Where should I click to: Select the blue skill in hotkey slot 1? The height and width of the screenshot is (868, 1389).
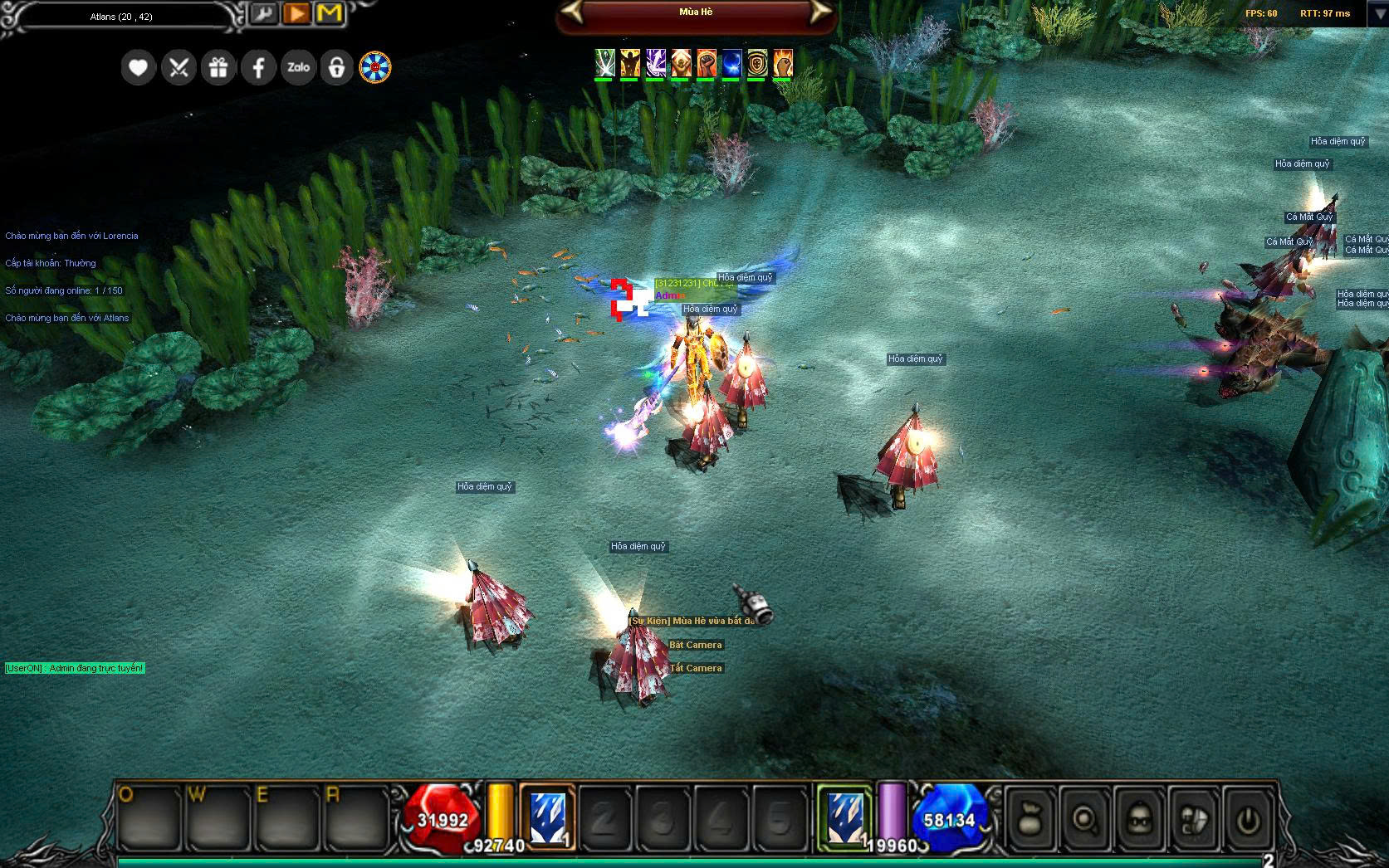[x=547, y=818]
